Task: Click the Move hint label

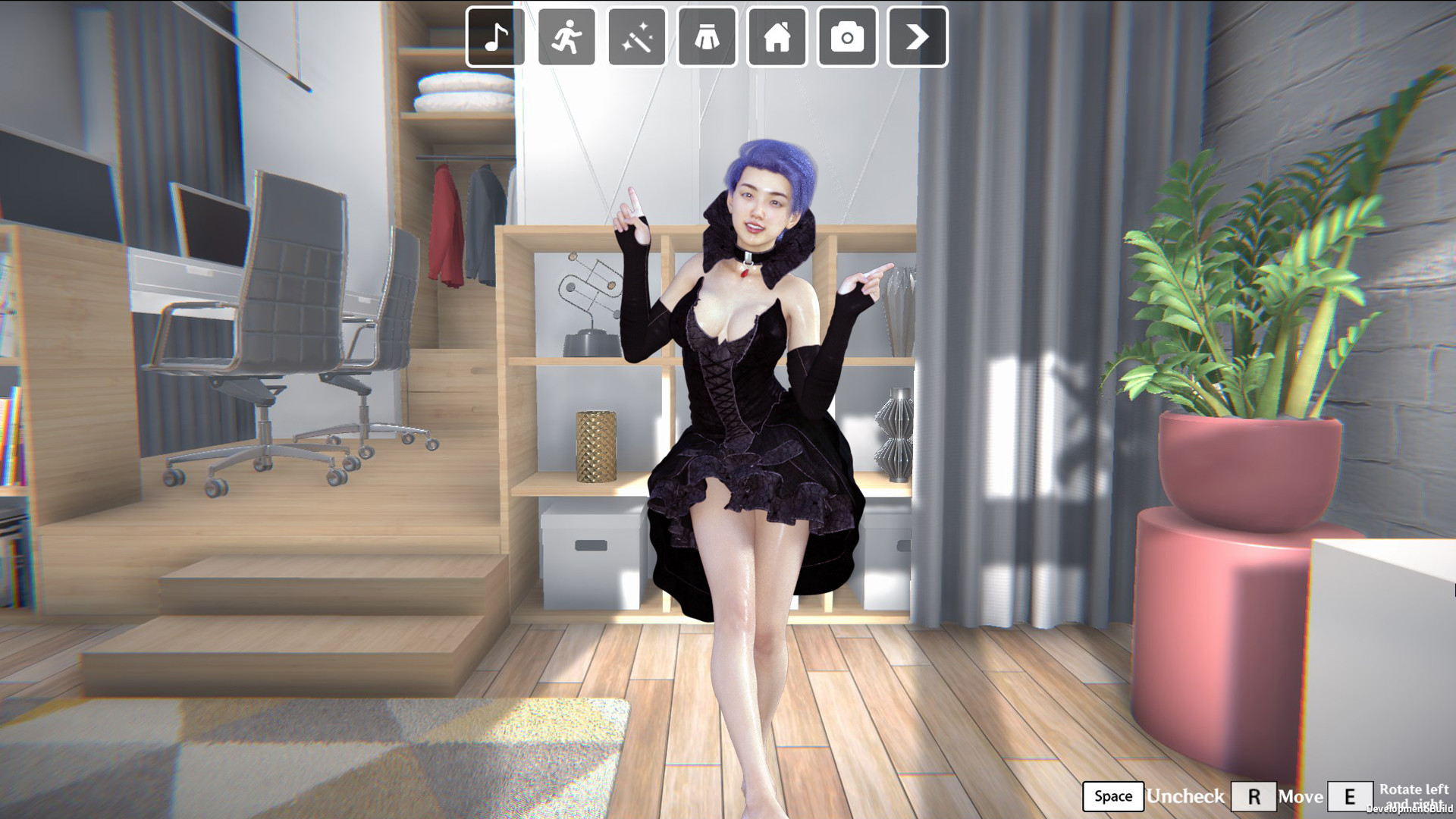Action: pos(1301,796)
